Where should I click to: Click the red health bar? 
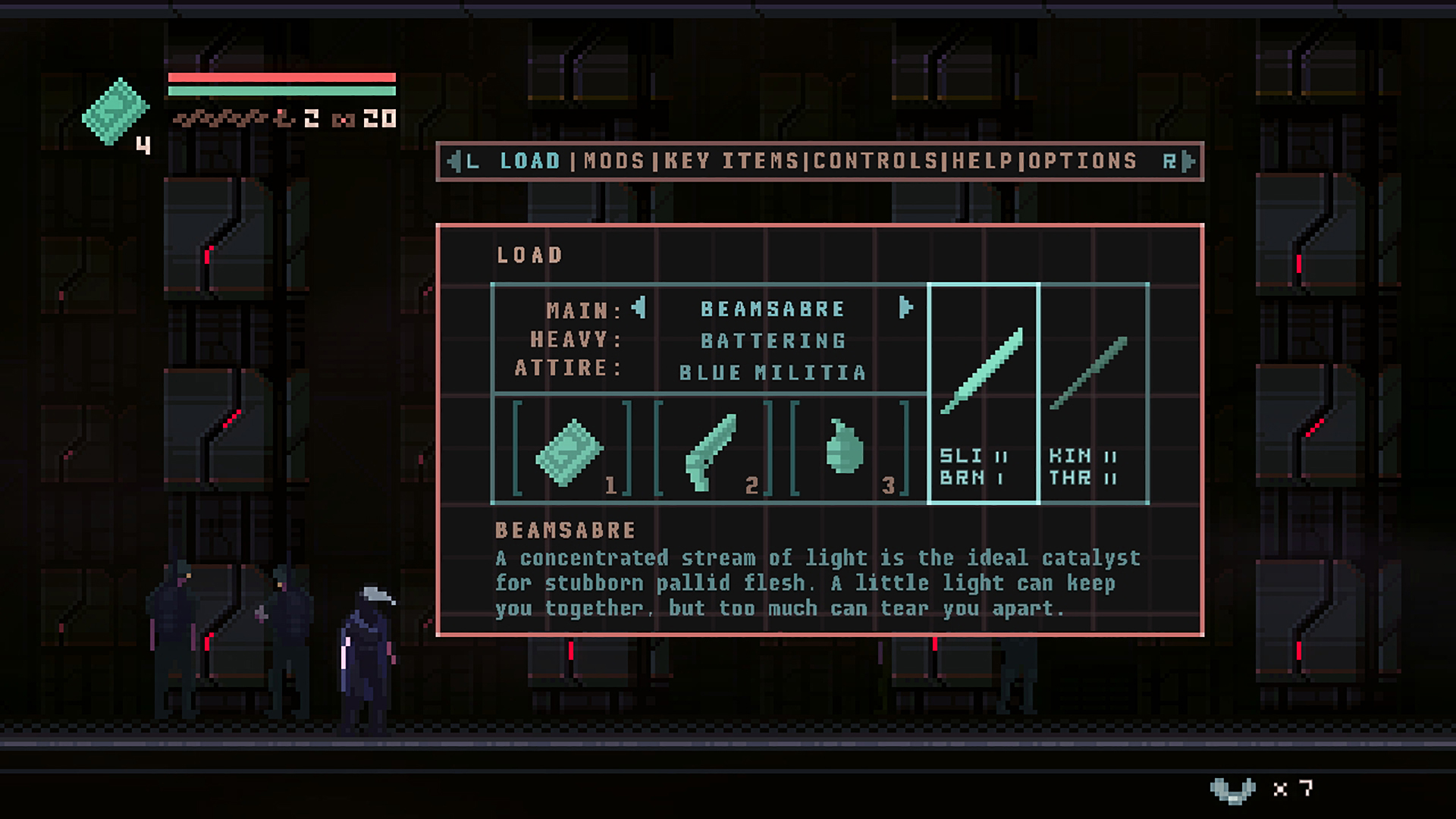click(281, 78)
